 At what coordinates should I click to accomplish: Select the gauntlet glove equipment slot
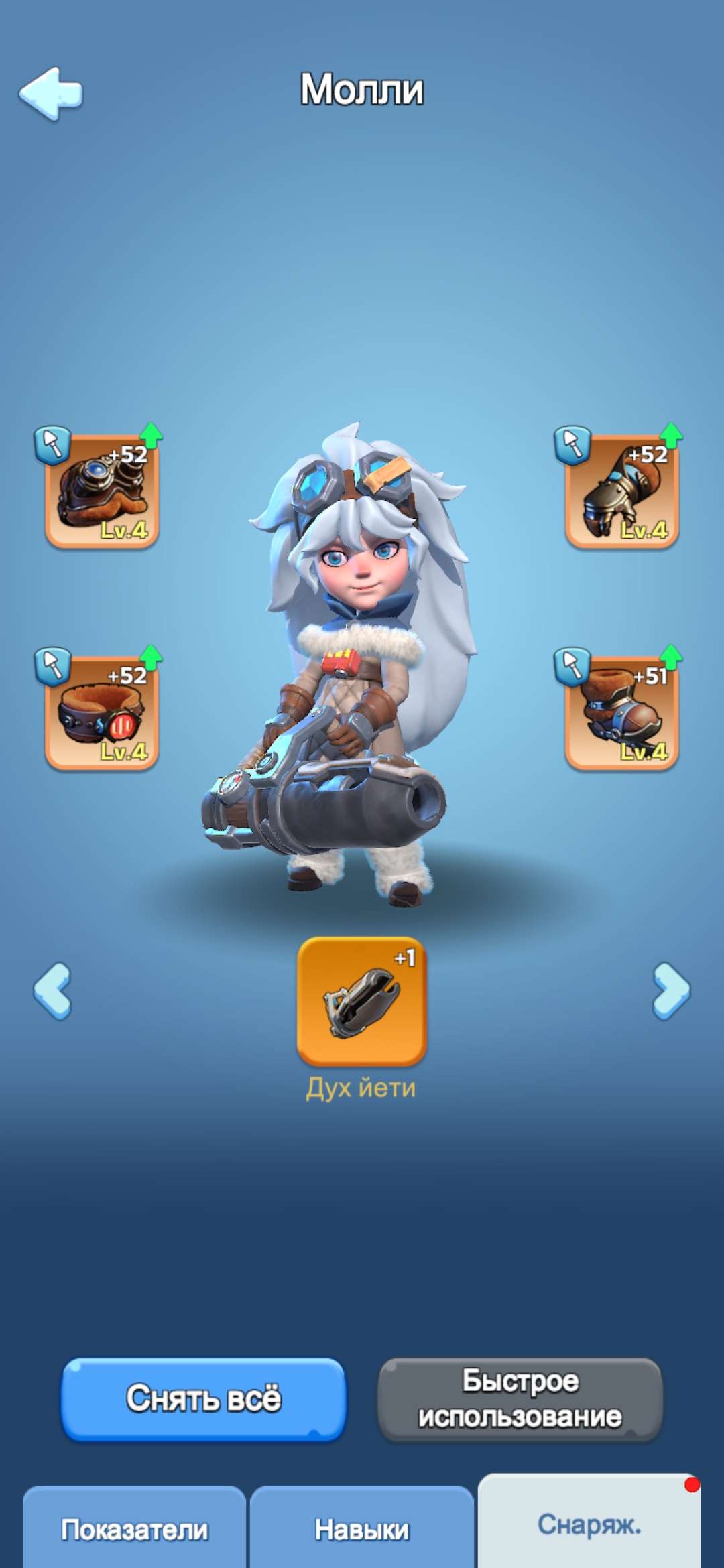(622, 491)
